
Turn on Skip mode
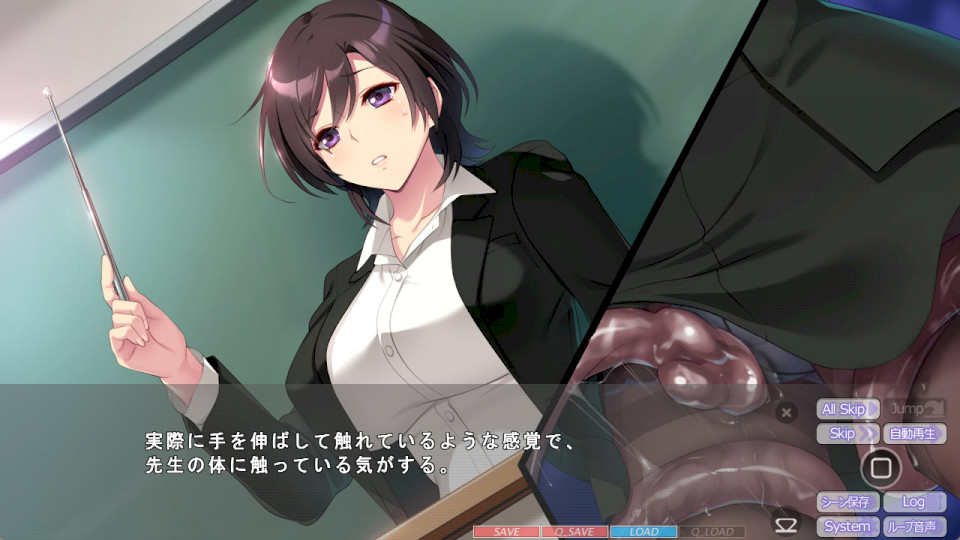[848, 434]
